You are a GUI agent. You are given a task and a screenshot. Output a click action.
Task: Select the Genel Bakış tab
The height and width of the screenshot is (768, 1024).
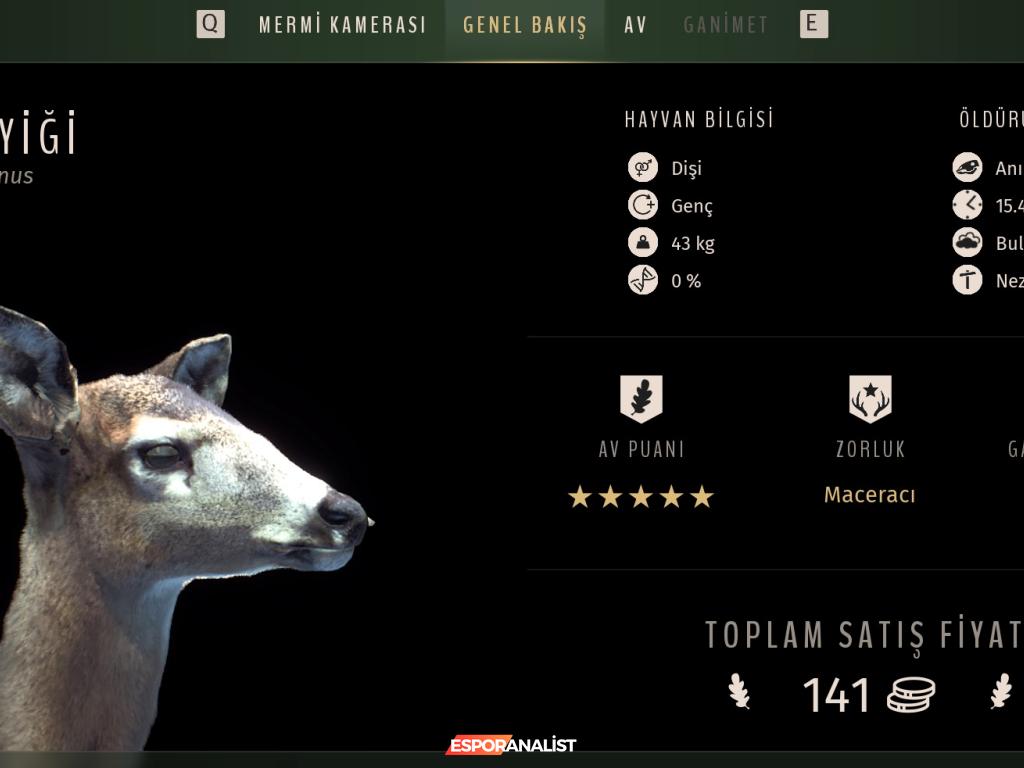pos(525,25)
